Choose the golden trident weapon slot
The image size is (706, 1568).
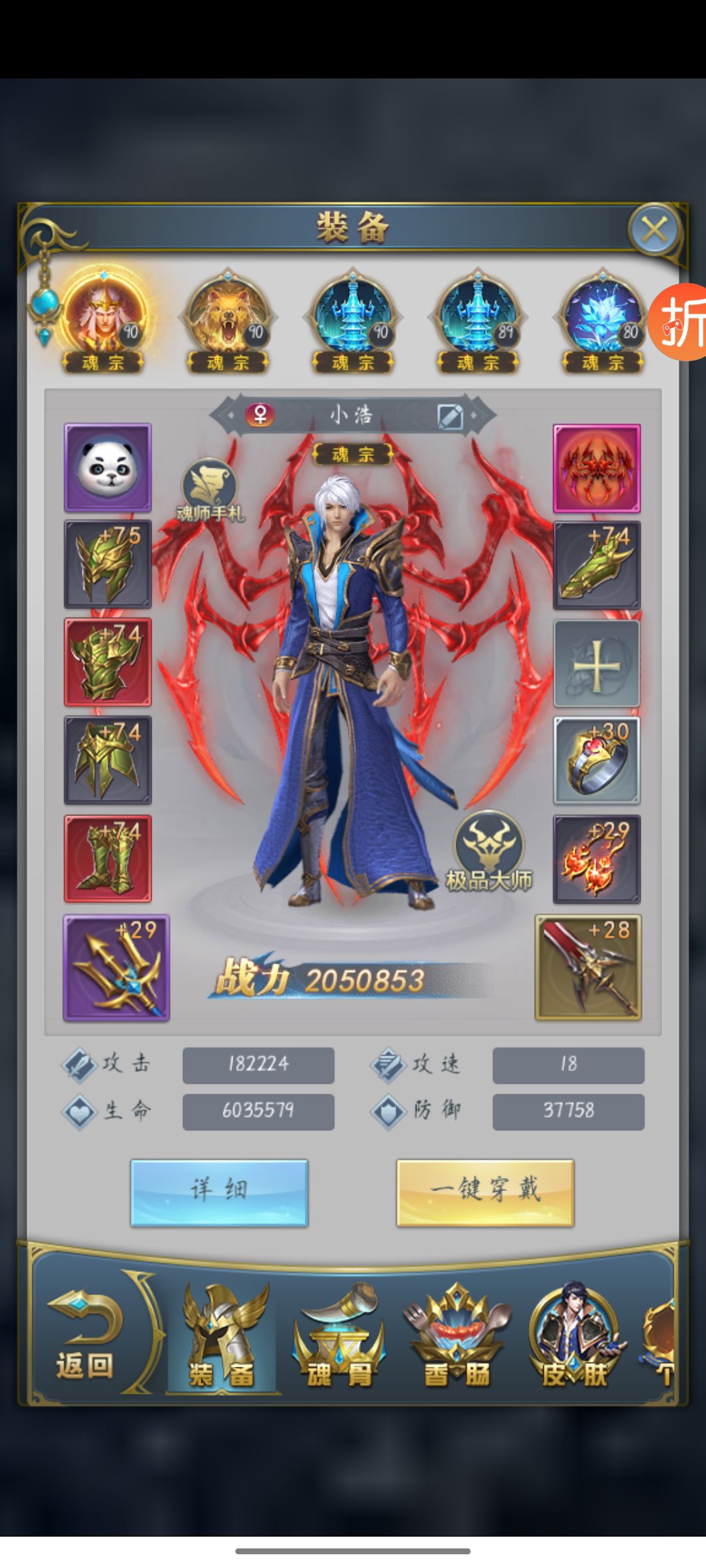click(116, 967)
